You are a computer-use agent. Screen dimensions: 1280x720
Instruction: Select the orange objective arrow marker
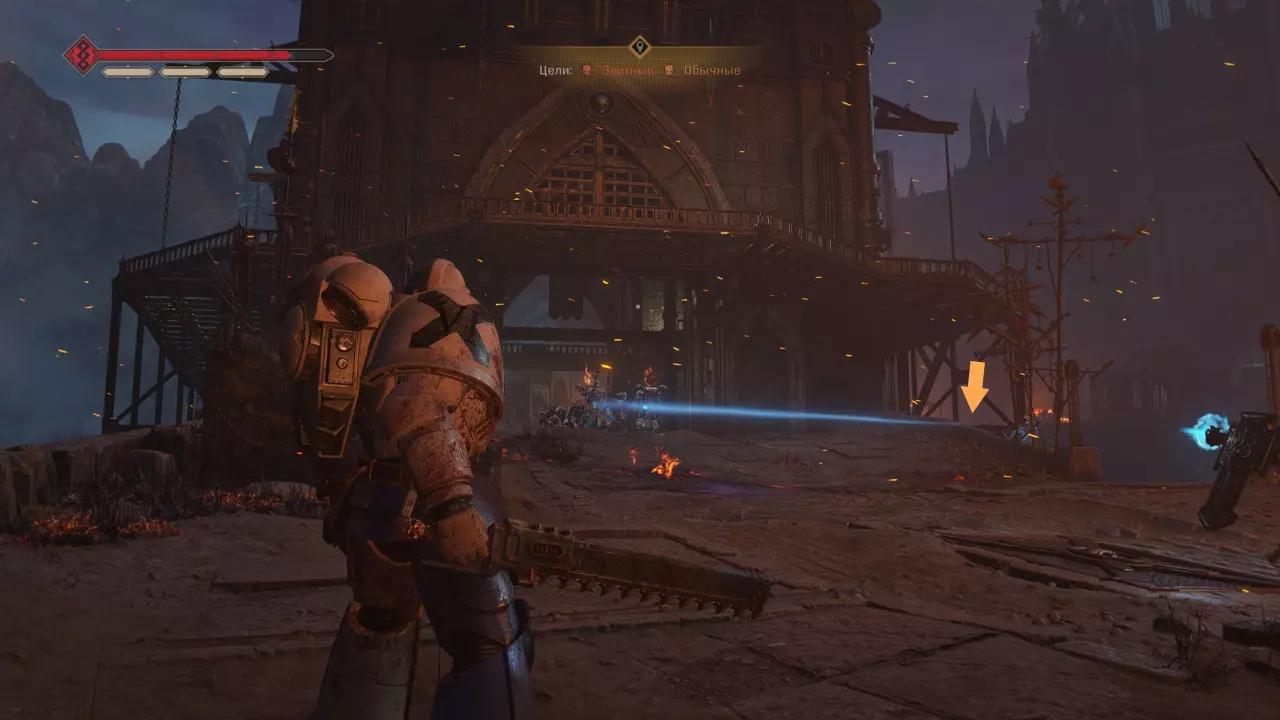point(974,388)
